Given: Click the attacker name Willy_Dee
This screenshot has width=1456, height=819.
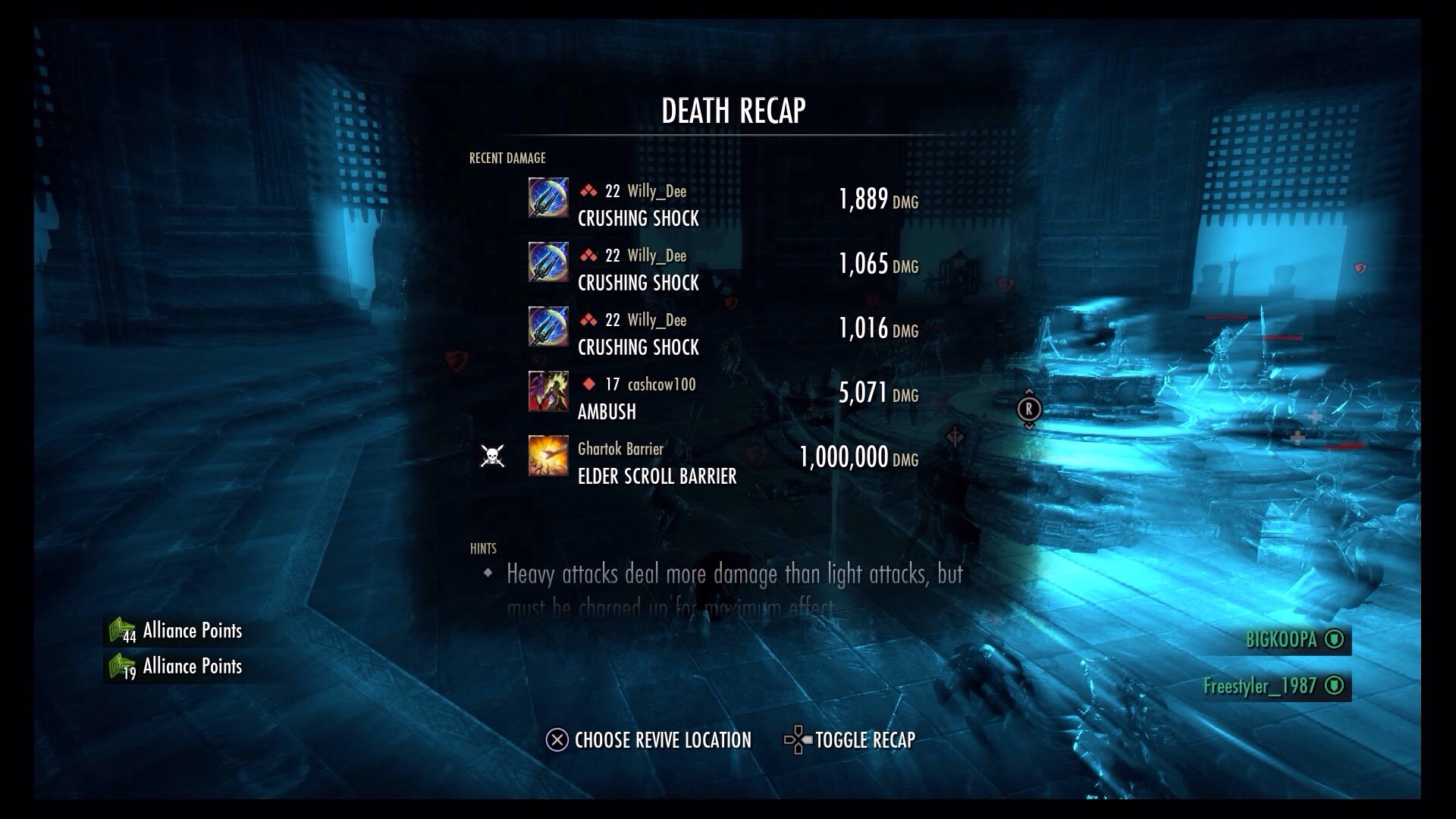Looking at the screenshot, I should pos(657,191).
